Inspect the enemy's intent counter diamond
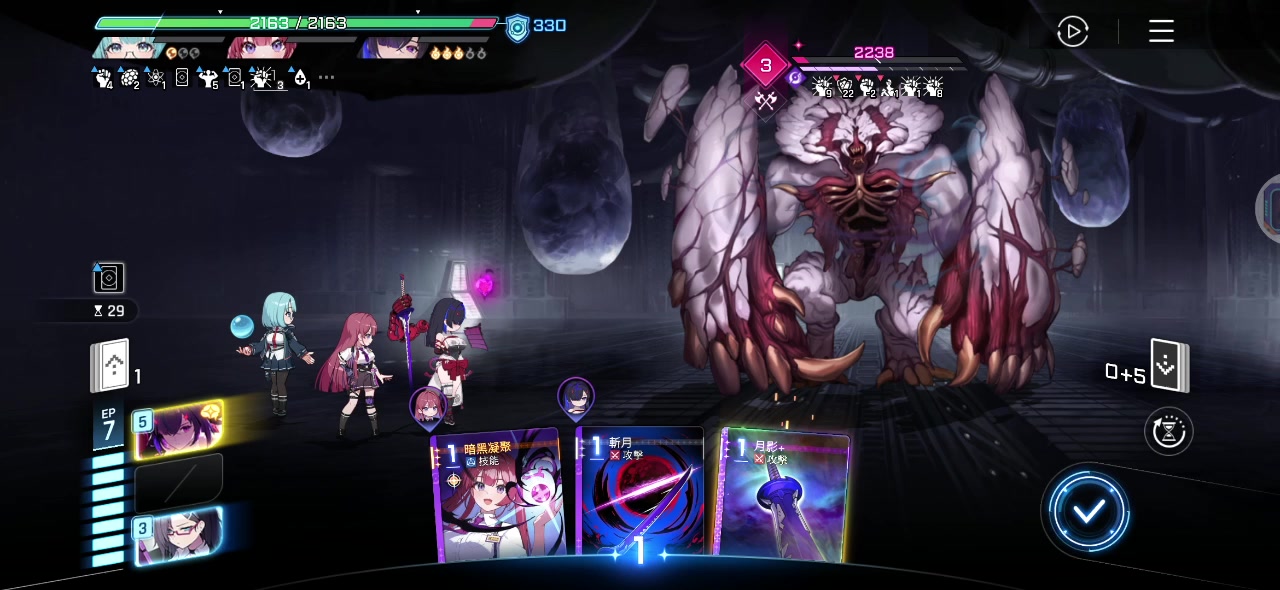This screenshot has width=1280, height=590. (766, 66)
